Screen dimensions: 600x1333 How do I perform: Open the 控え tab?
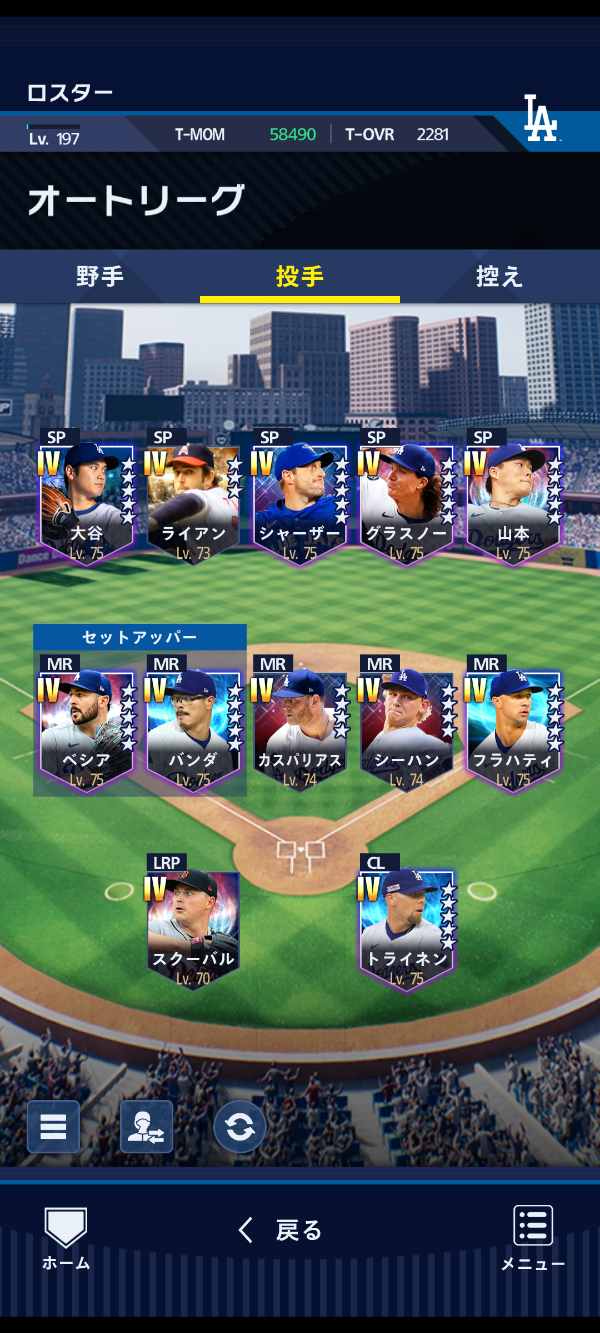coord(499,277)
